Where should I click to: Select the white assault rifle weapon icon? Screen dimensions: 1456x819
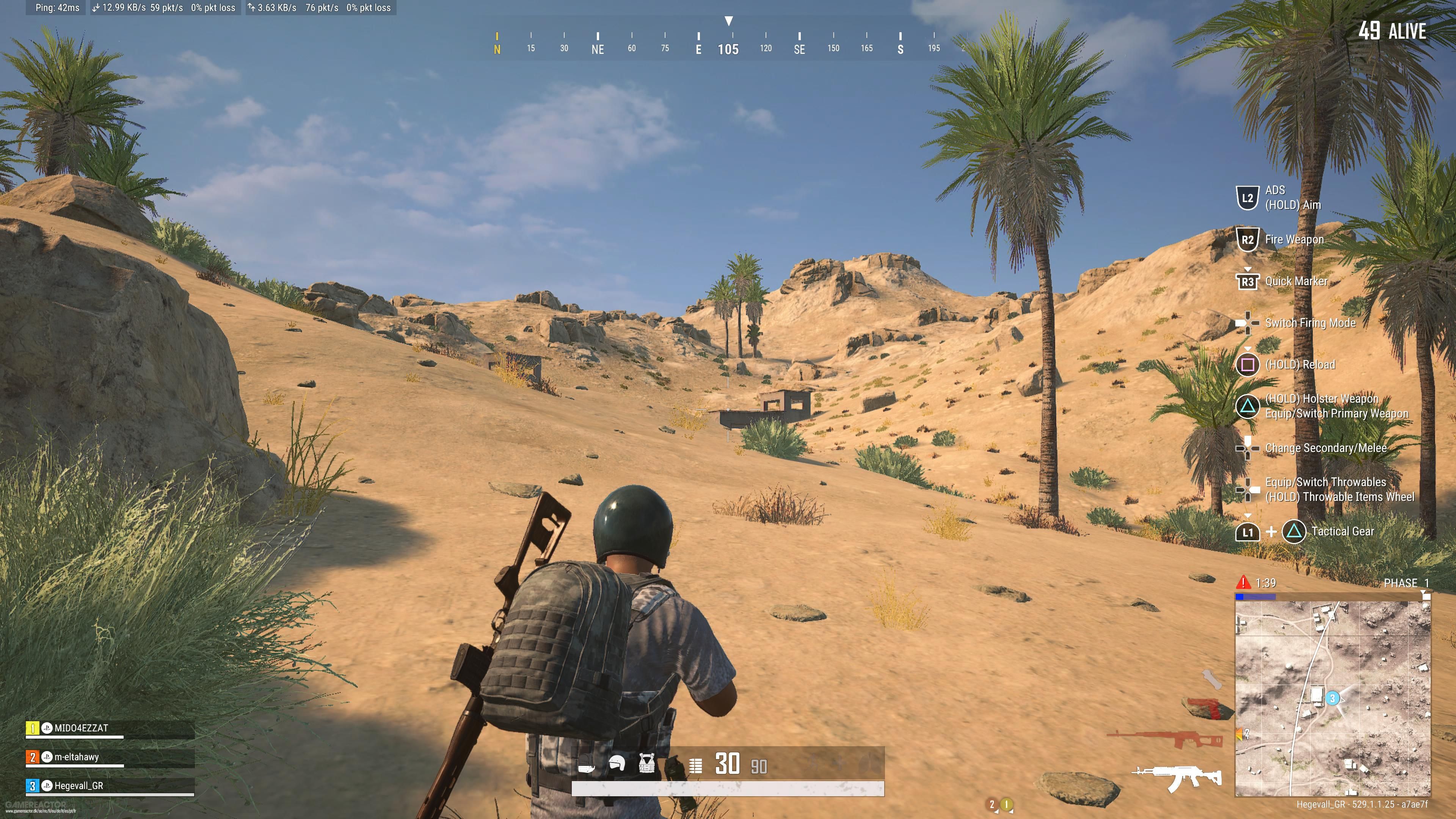coord(1177,778)
